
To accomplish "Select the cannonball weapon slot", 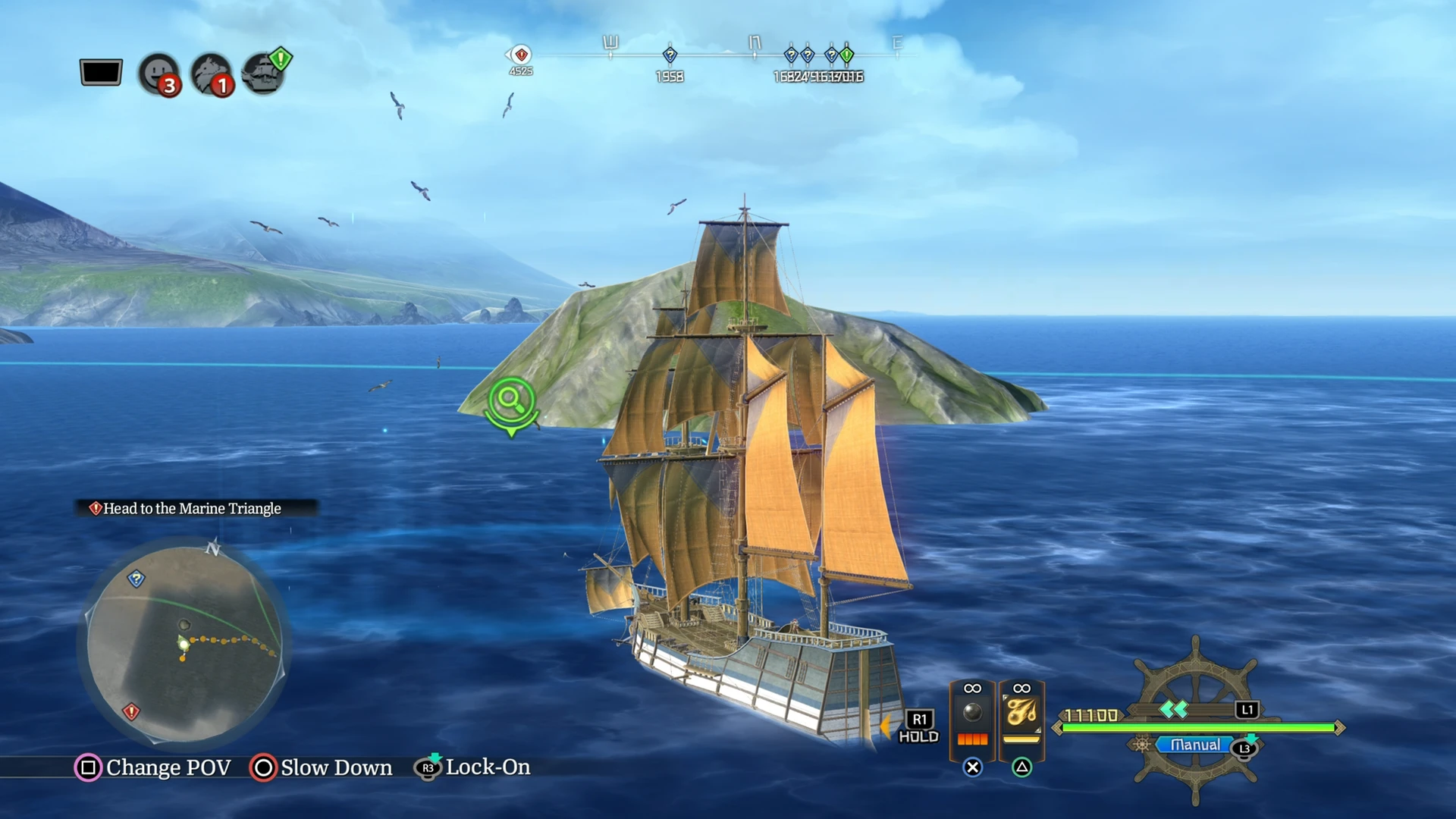I will [972, 715].
